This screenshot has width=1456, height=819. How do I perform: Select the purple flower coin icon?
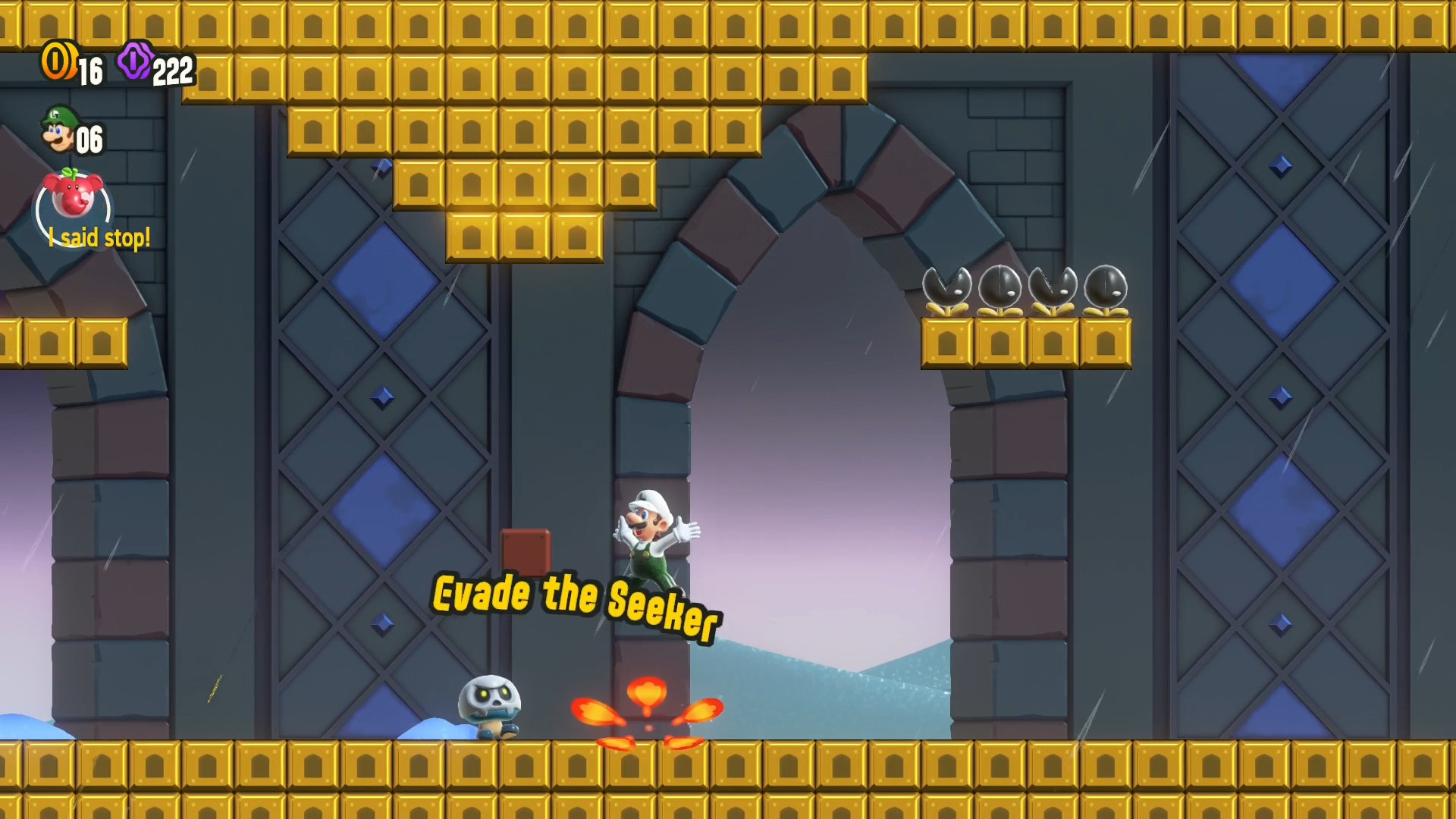tap(136, 63)
